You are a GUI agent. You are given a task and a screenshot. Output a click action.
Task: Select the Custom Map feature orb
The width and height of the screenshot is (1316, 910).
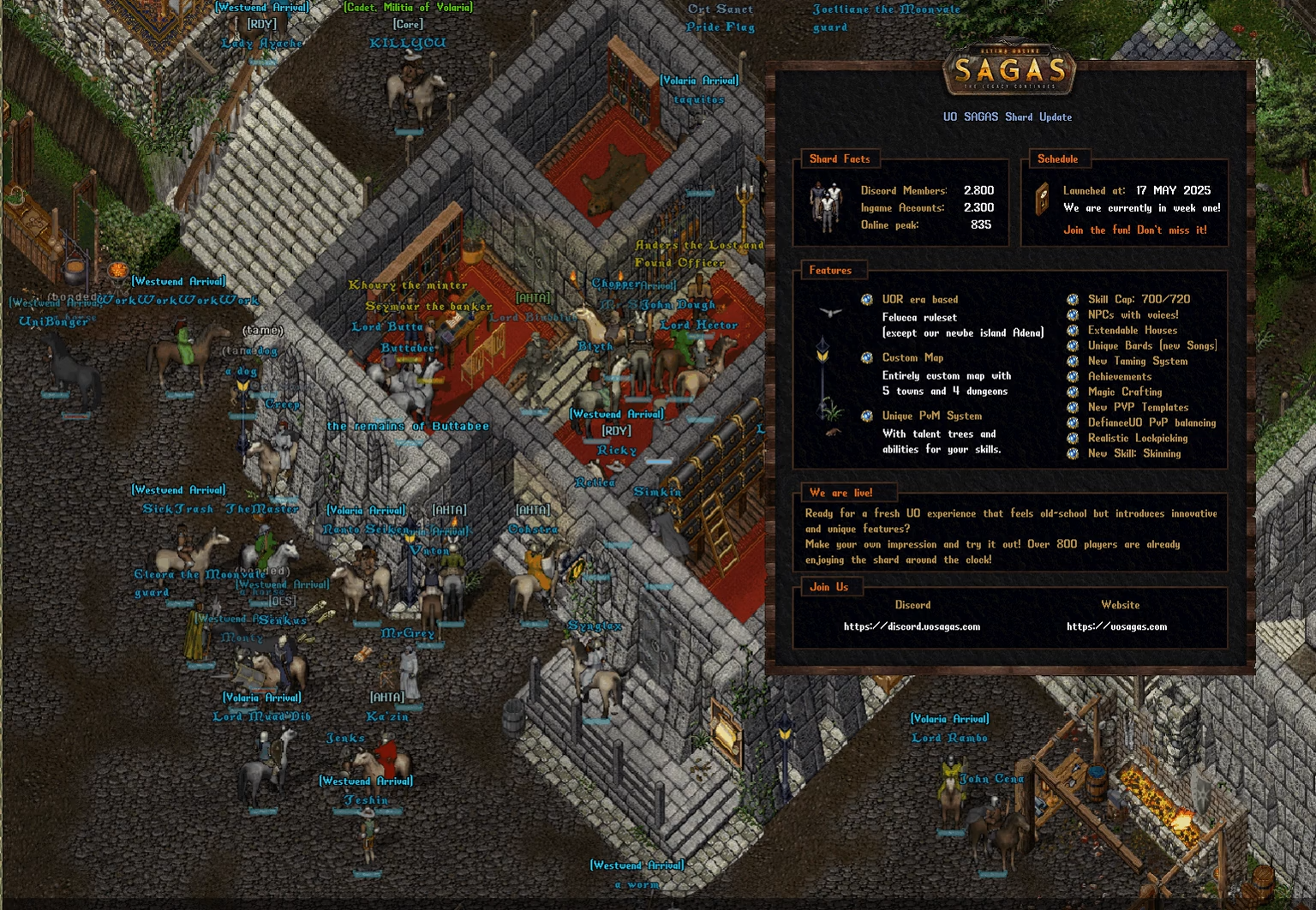(866, 357)
